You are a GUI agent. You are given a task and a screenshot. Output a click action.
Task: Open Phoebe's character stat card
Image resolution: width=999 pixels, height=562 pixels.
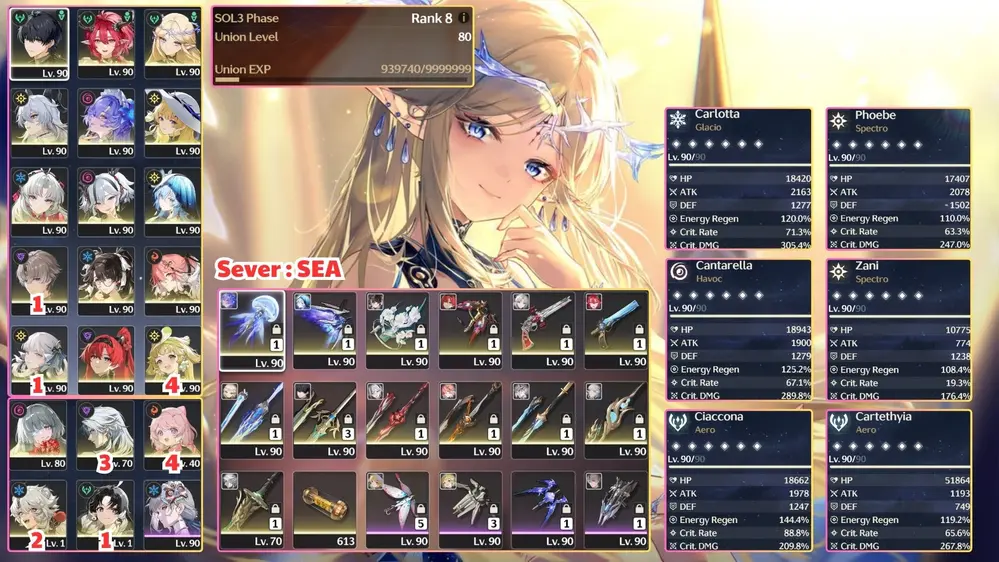[x=898, y=178]
